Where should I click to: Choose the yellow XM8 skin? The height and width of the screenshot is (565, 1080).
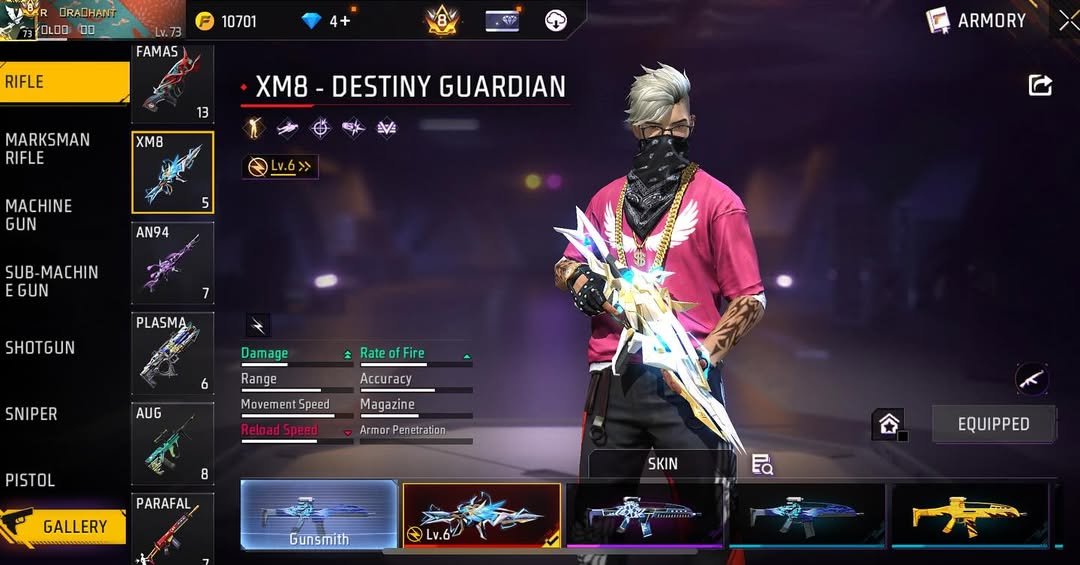click(x=969, y=515)
